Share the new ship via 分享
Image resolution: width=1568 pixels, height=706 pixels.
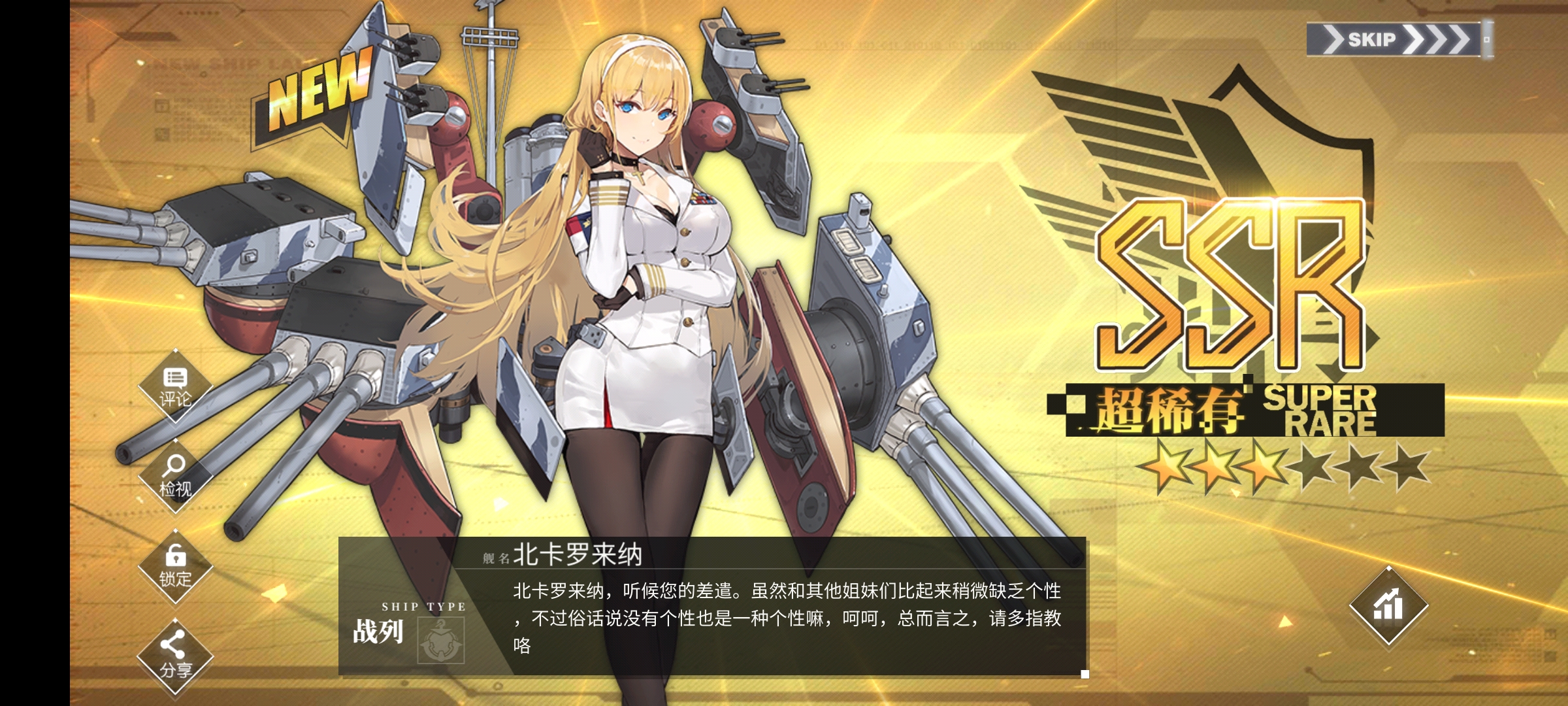(175, 656)
